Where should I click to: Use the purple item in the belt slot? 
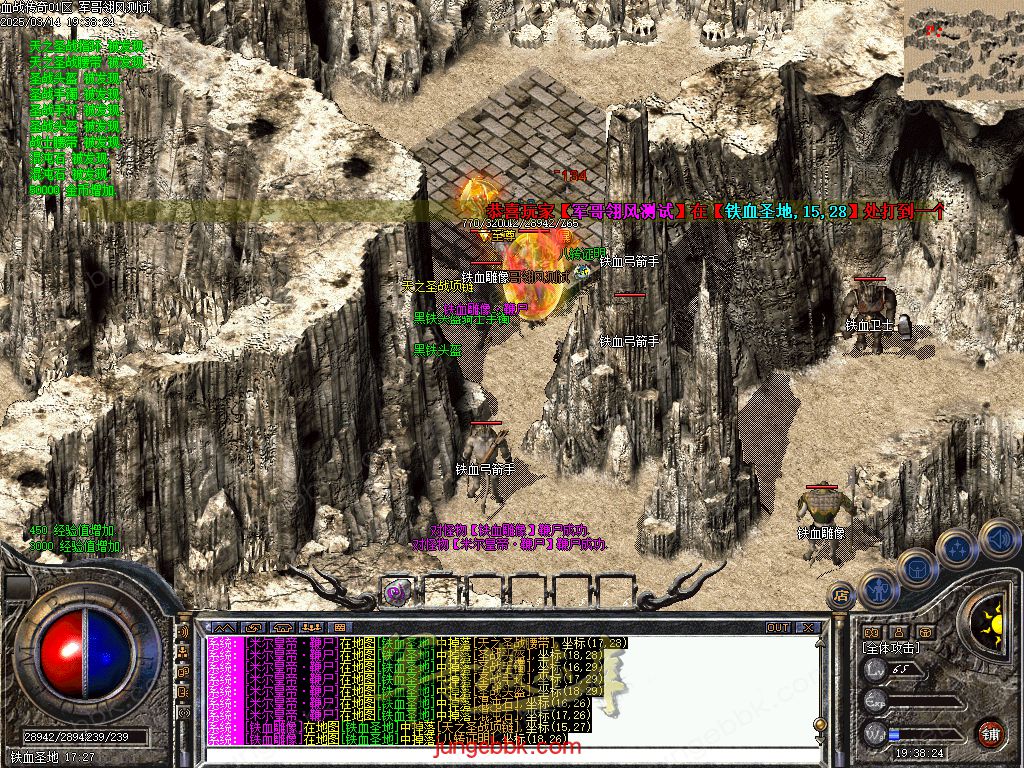pos(397,592)
